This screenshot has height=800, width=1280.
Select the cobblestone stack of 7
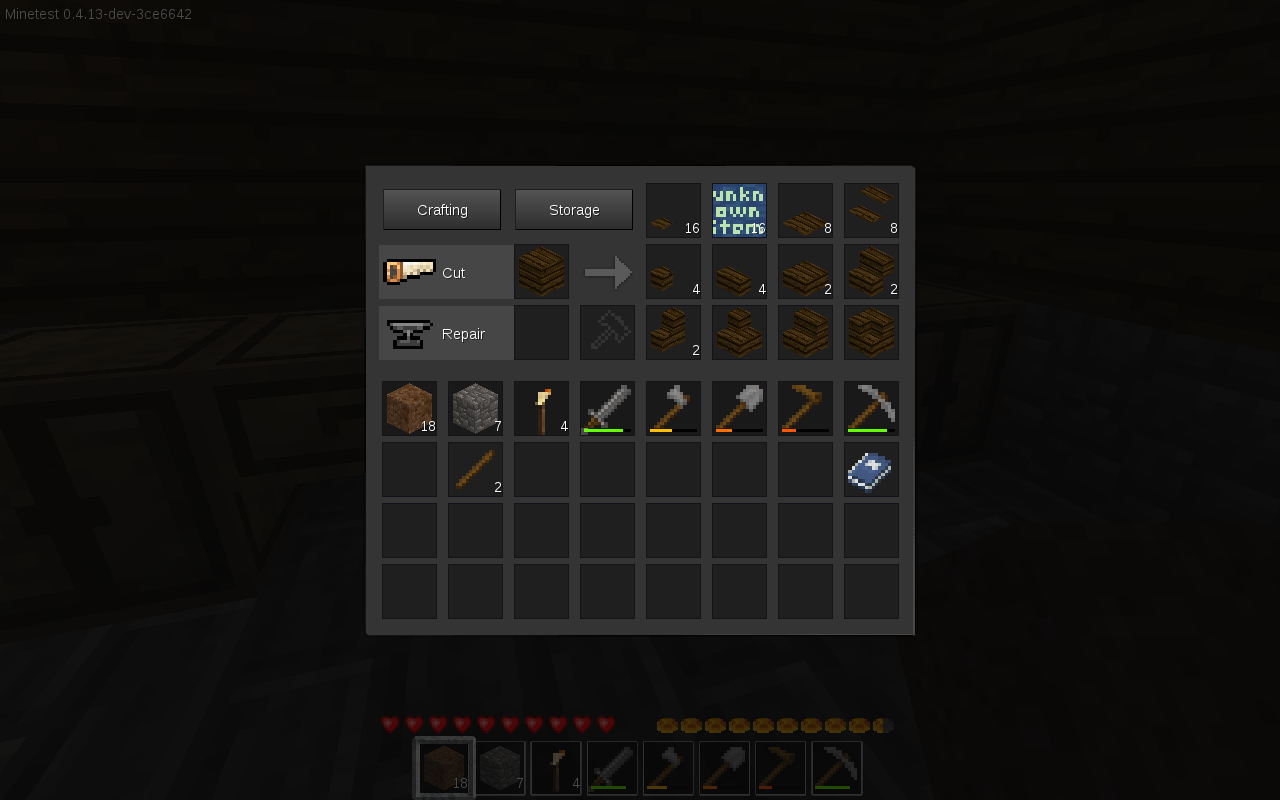pos(475,408)
